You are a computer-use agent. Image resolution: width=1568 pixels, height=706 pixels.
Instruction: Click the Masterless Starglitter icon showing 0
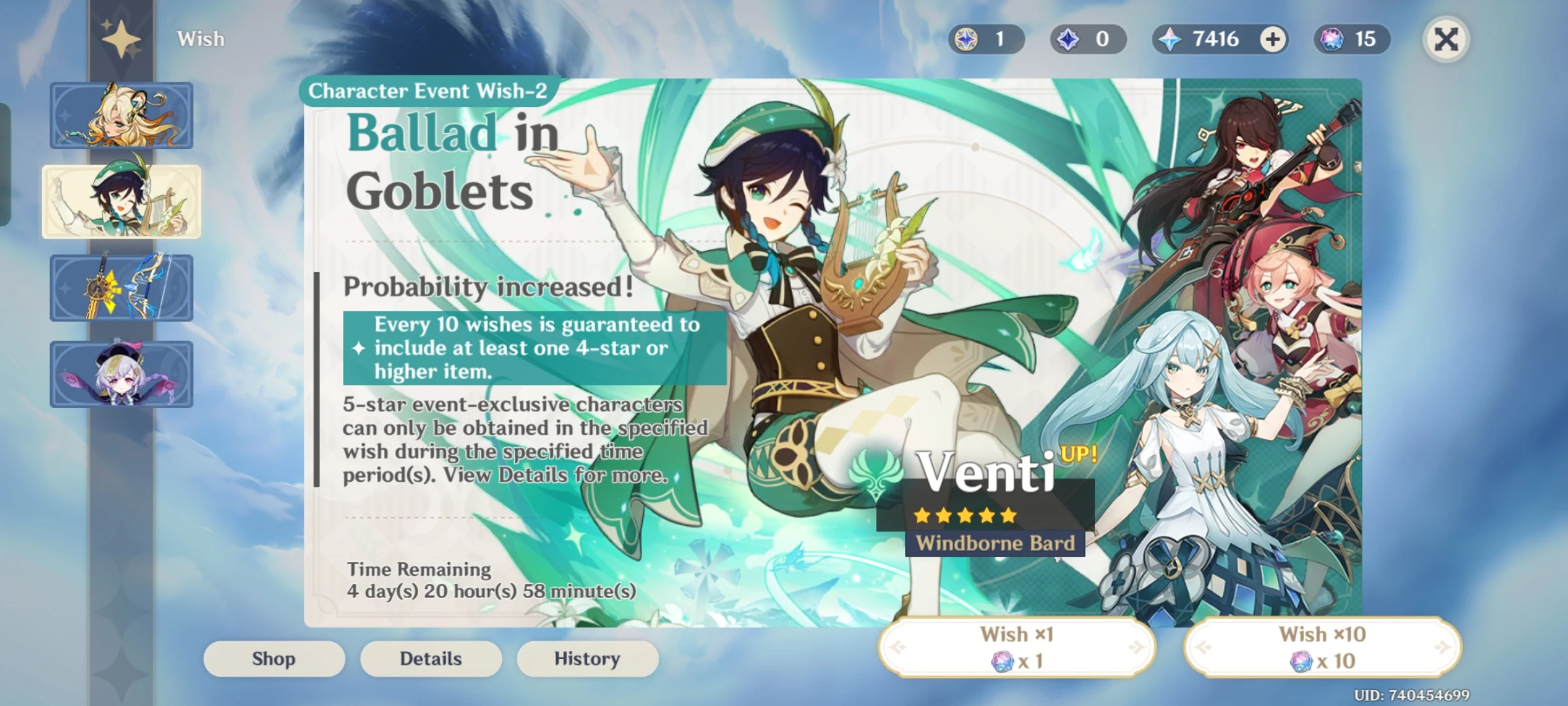click(x=1085, y=39)
